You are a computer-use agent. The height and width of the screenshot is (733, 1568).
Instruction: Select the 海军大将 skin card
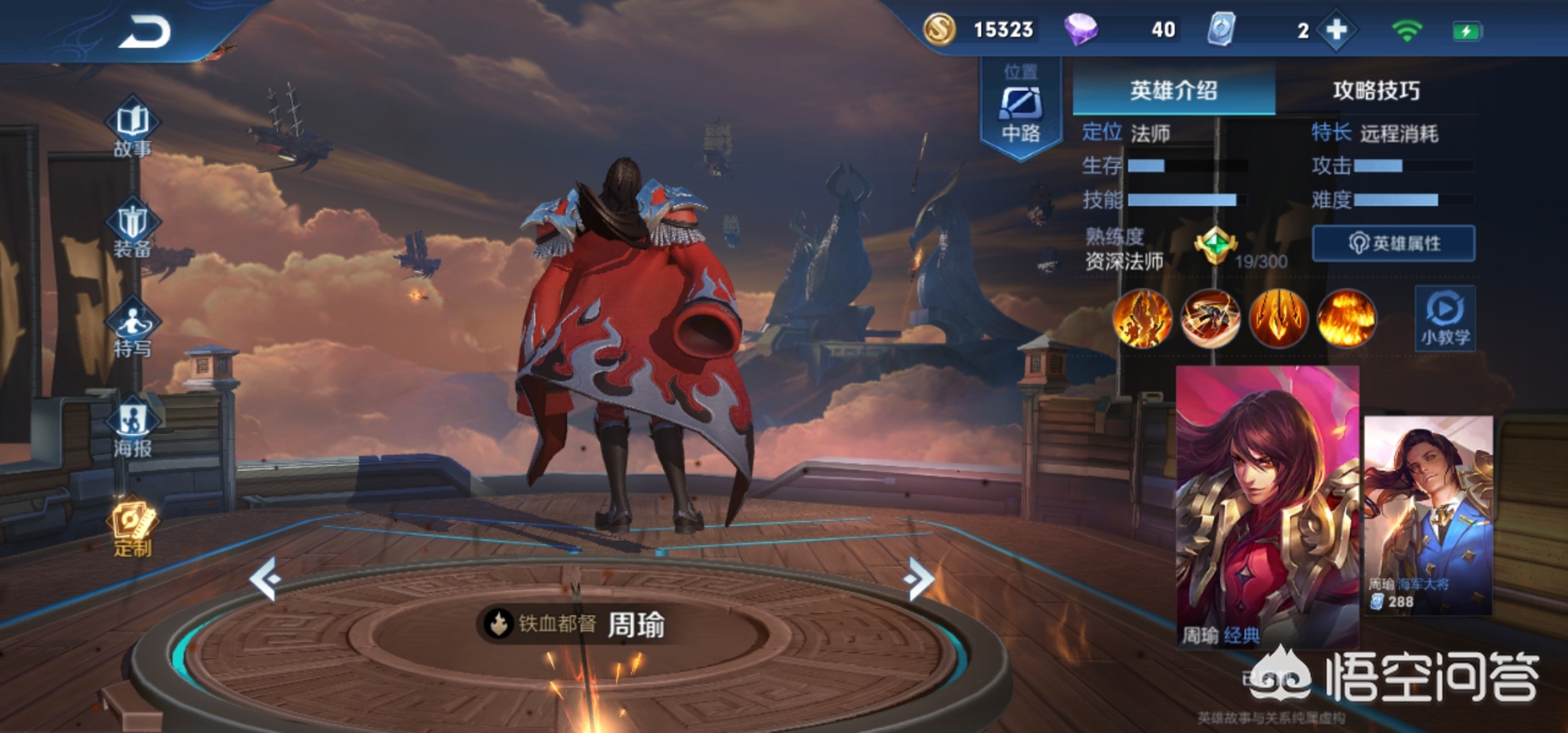tap(1428, 515)
